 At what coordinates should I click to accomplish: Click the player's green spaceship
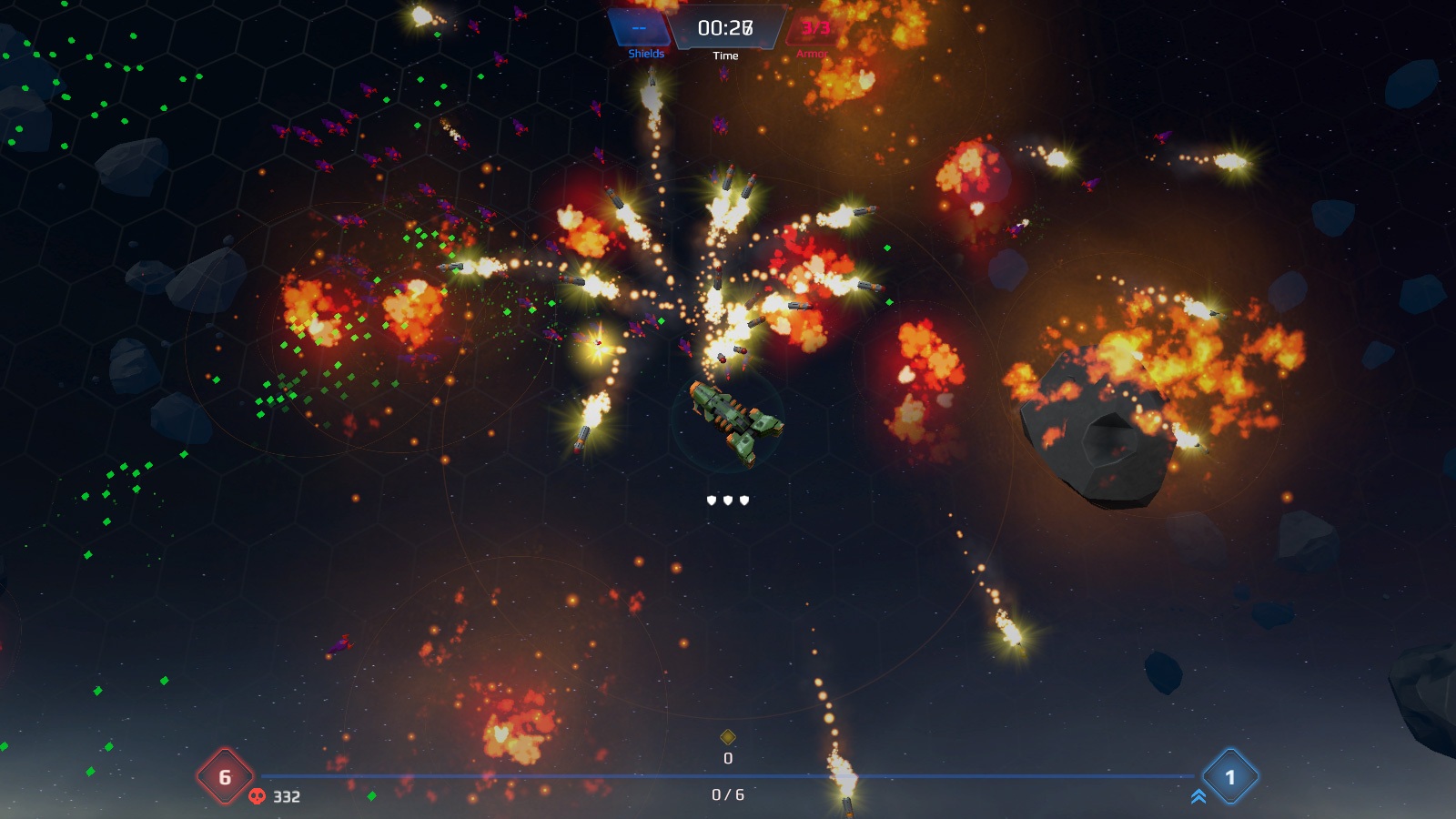733,423
